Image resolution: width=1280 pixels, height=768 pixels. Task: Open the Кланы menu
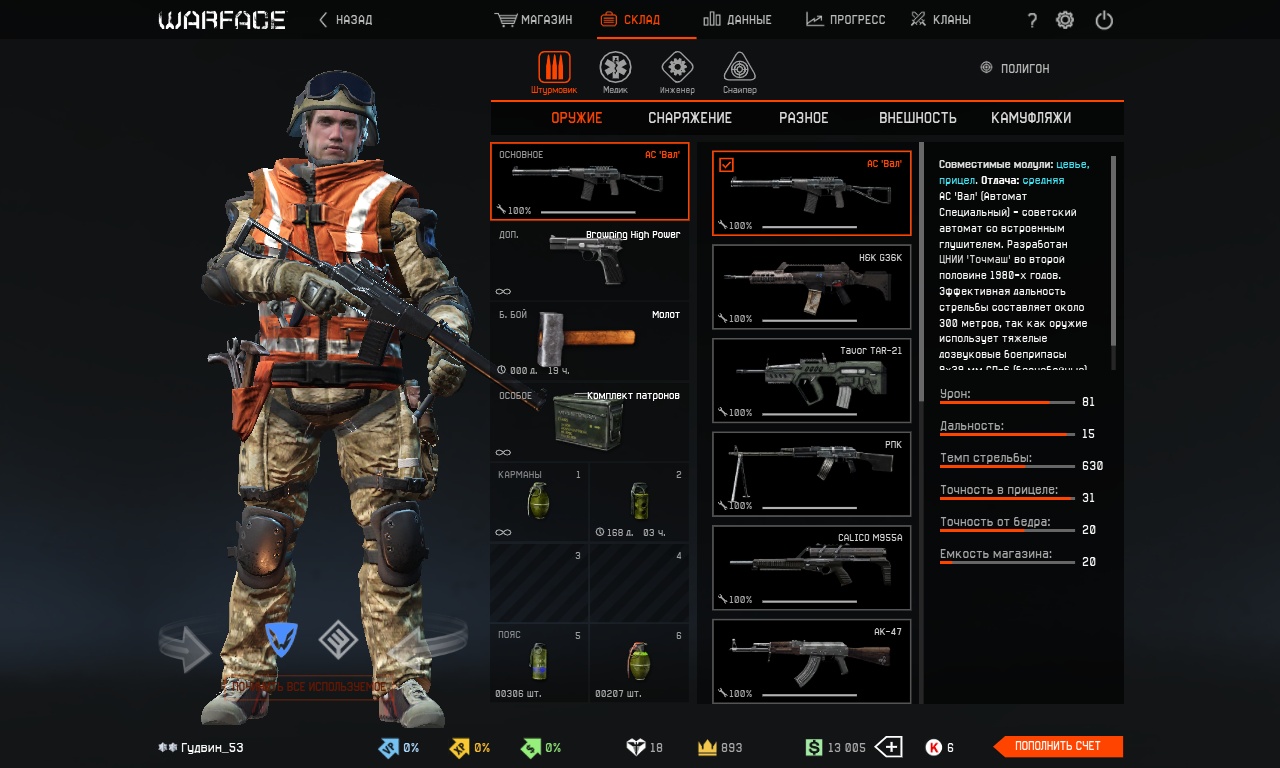point(941,20)
